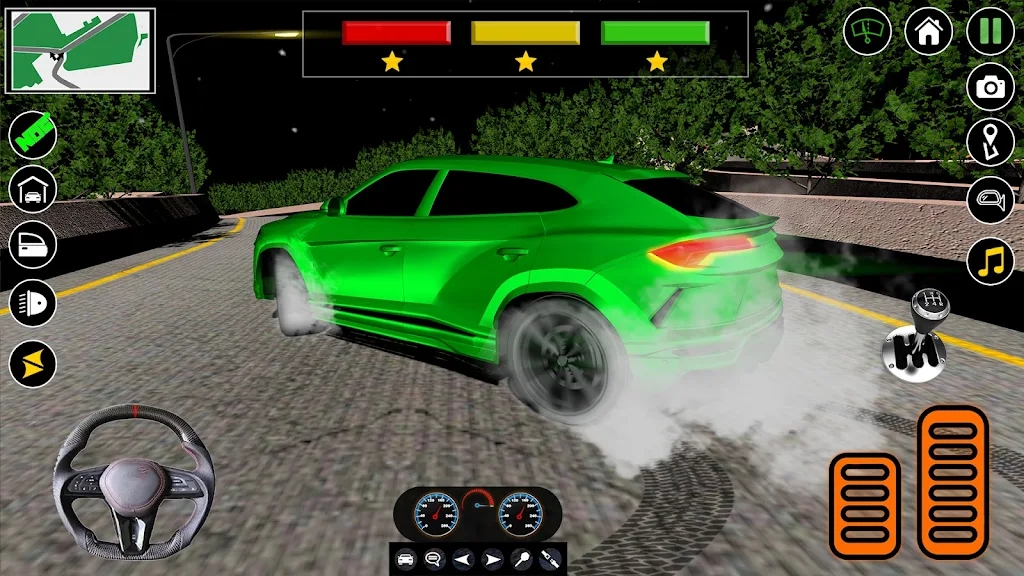Viewport: 1024px width, 576px height.
Task: Click the gear shifter
Action: [916, 338]
